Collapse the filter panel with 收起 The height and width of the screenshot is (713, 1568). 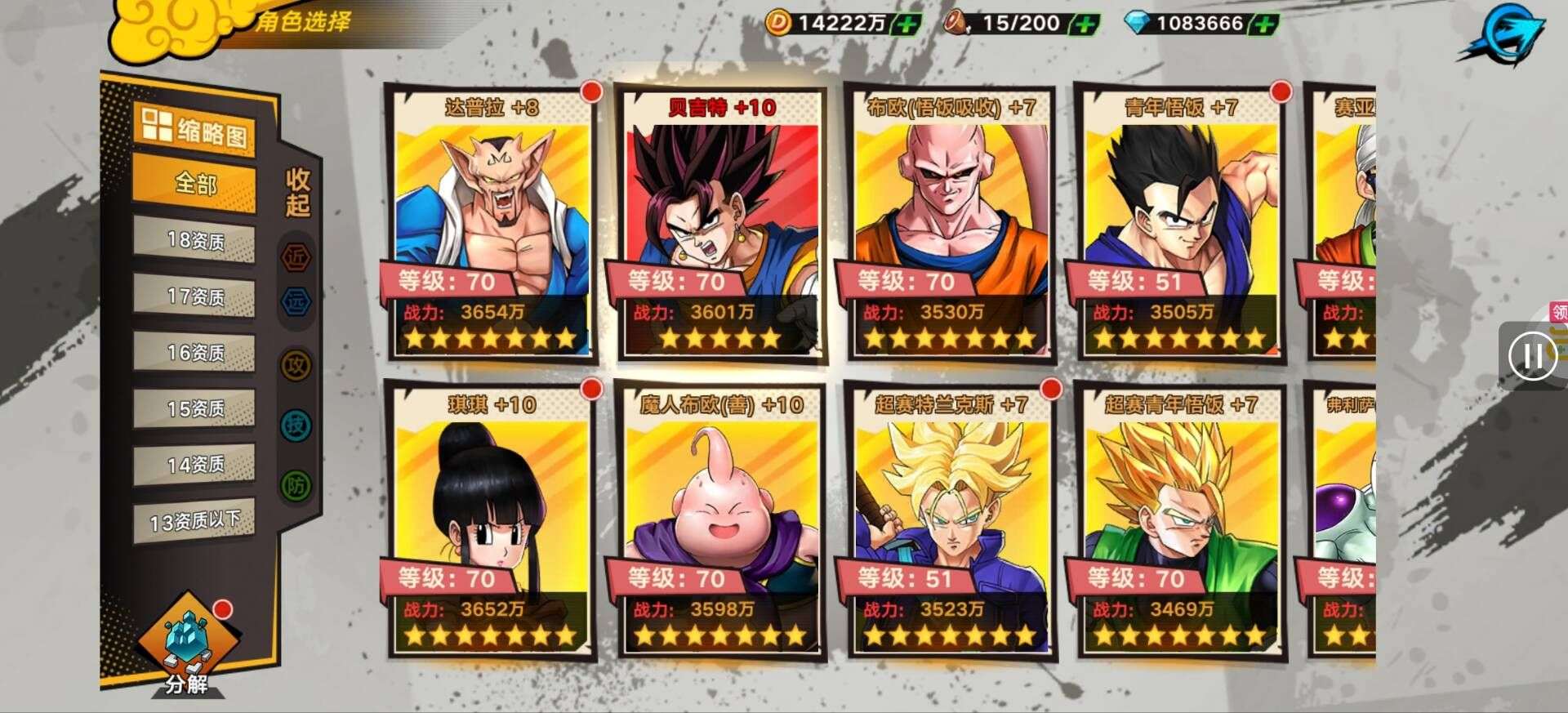297,193
